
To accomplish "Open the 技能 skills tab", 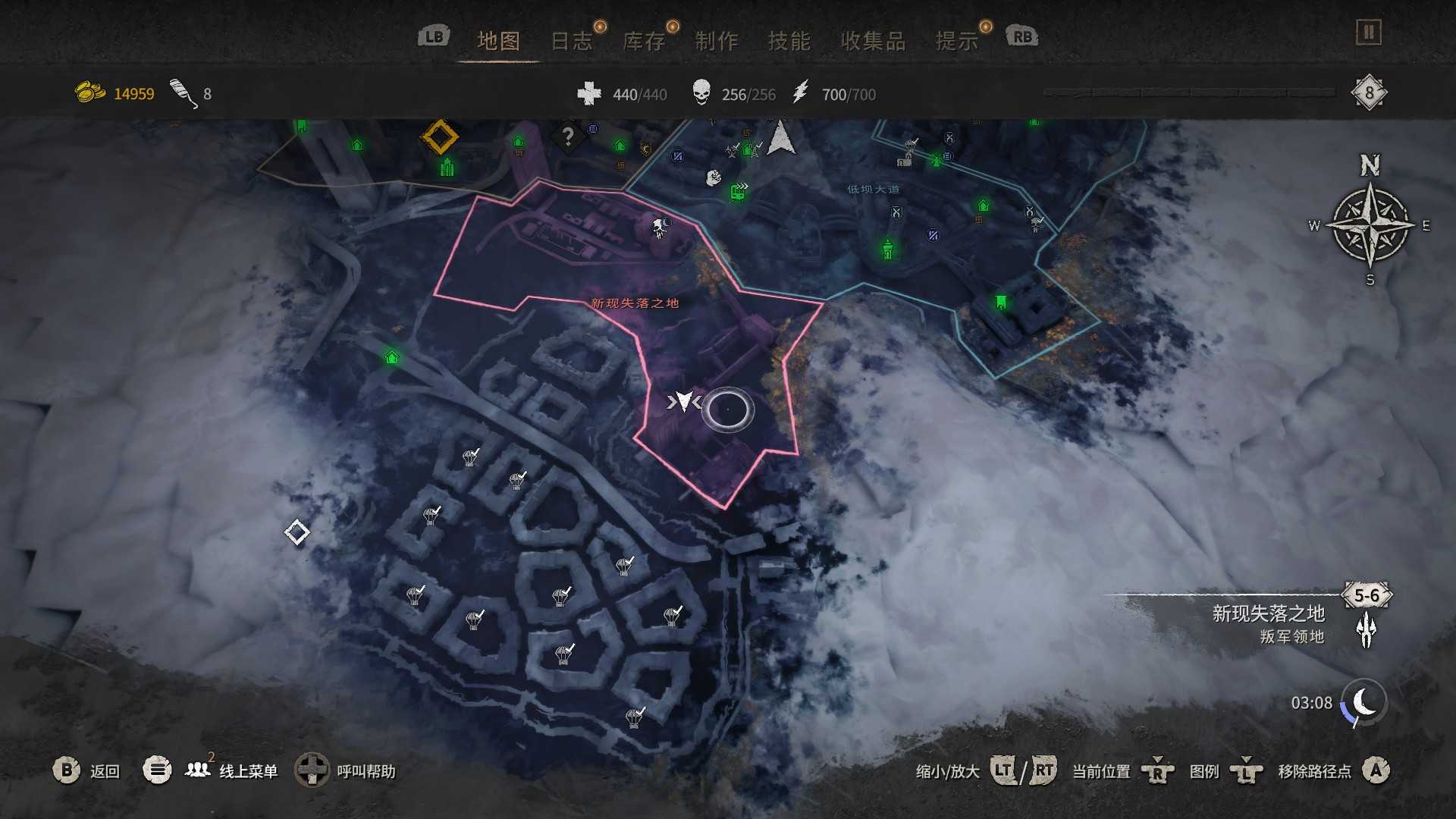I will [789, 40].
